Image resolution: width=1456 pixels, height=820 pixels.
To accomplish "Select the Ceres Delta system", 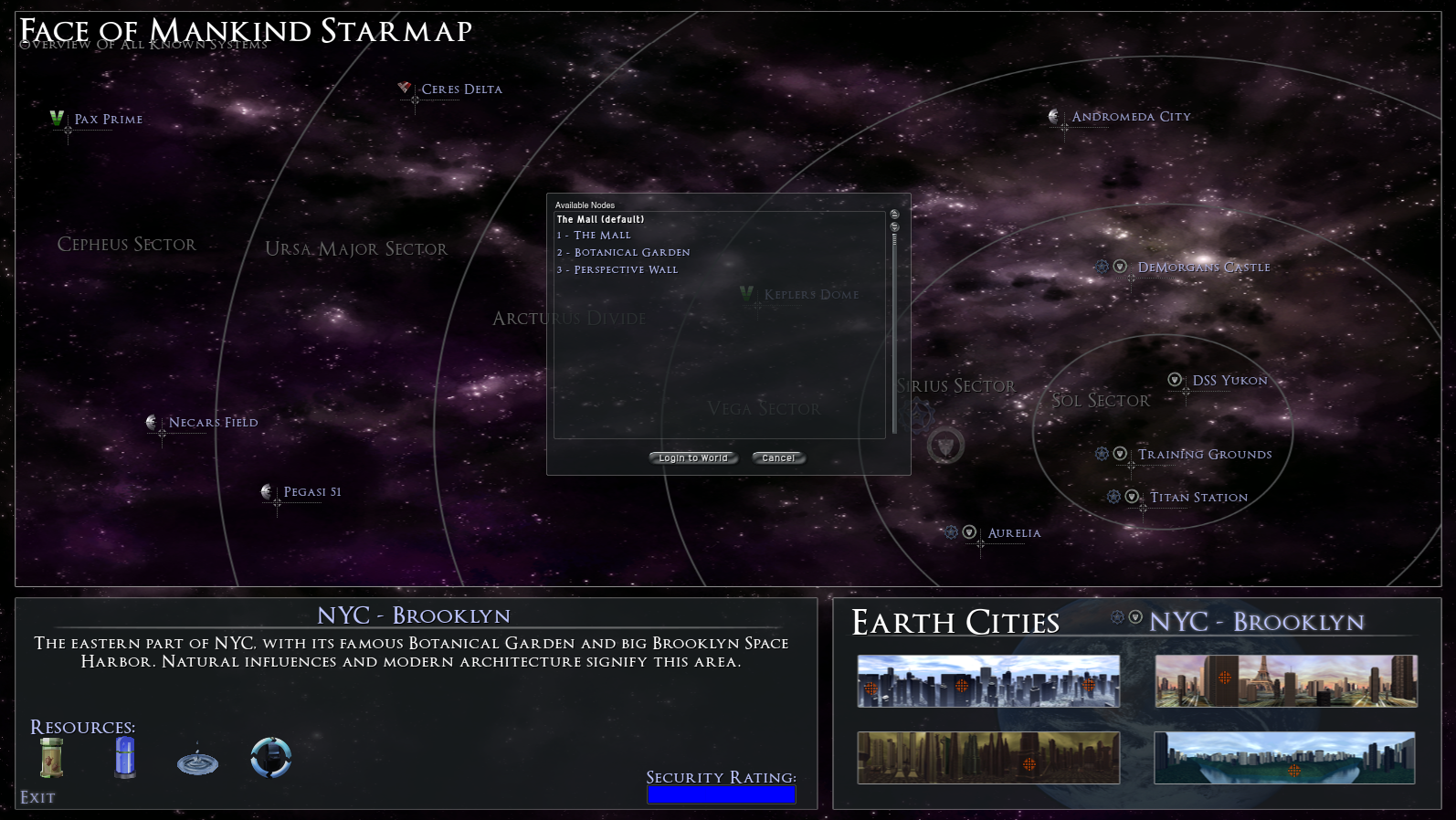I will (x=461, y=89).
